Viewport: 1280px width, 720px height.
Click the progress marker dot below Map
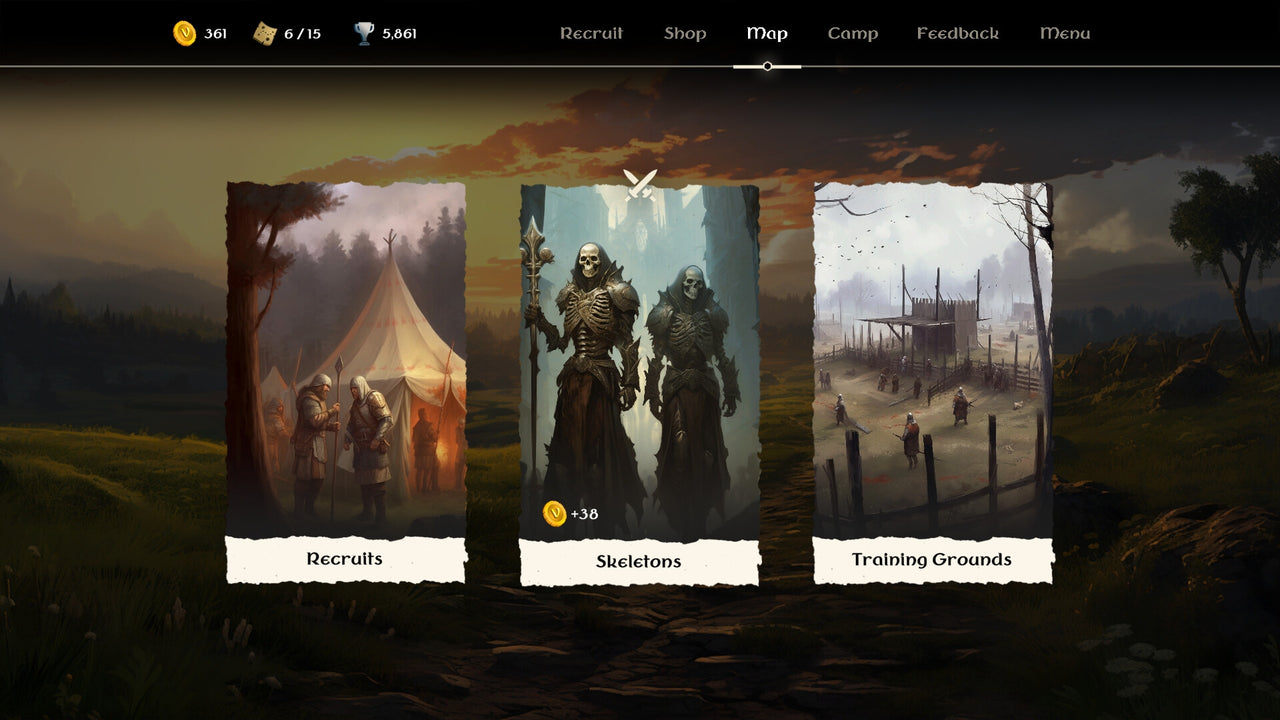766,66
